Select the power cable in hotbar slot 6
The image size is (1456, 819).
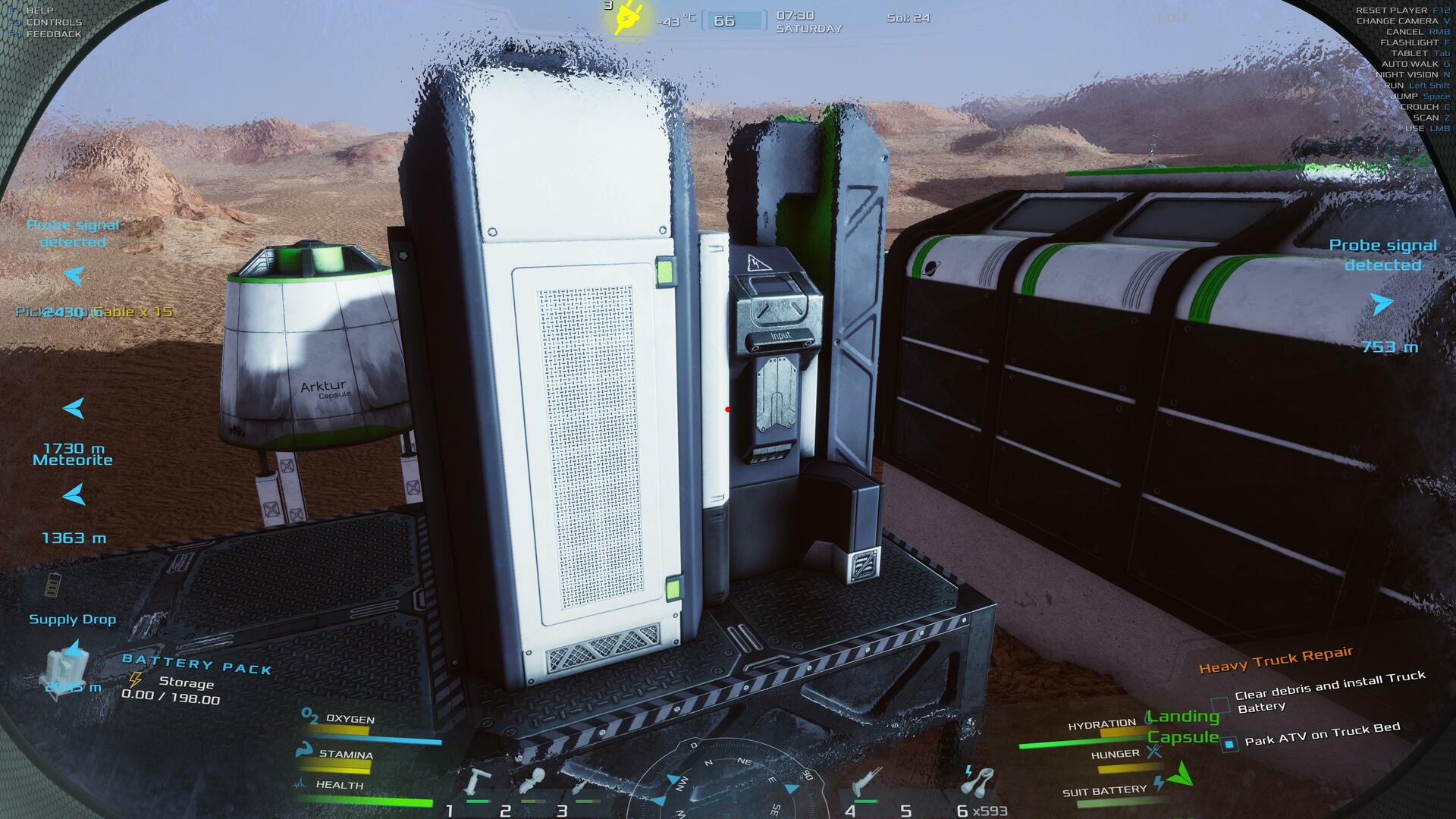[x=978, y=782]
